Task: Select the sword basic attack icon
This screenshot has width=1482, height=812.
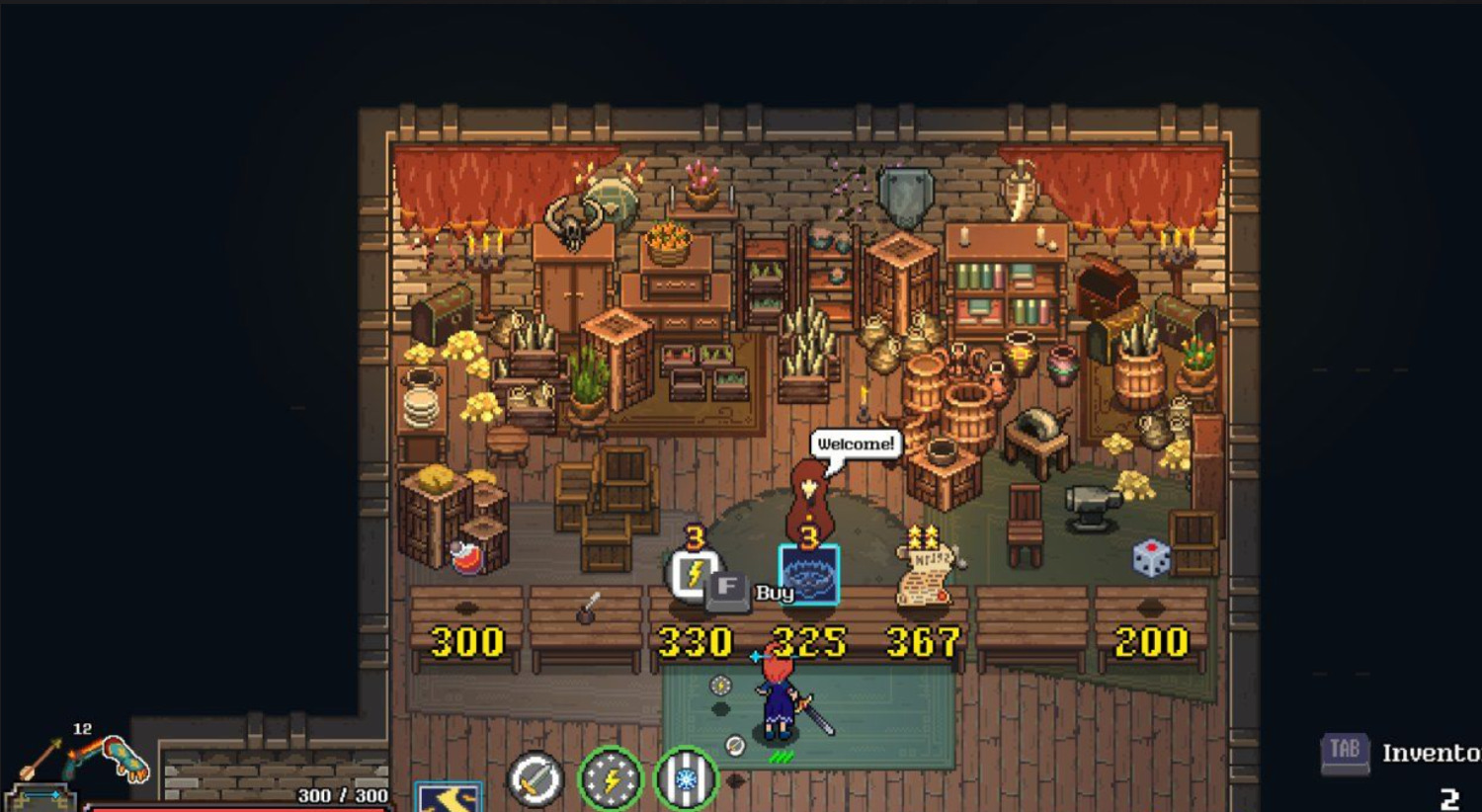Action: click(x=535, y=779)
